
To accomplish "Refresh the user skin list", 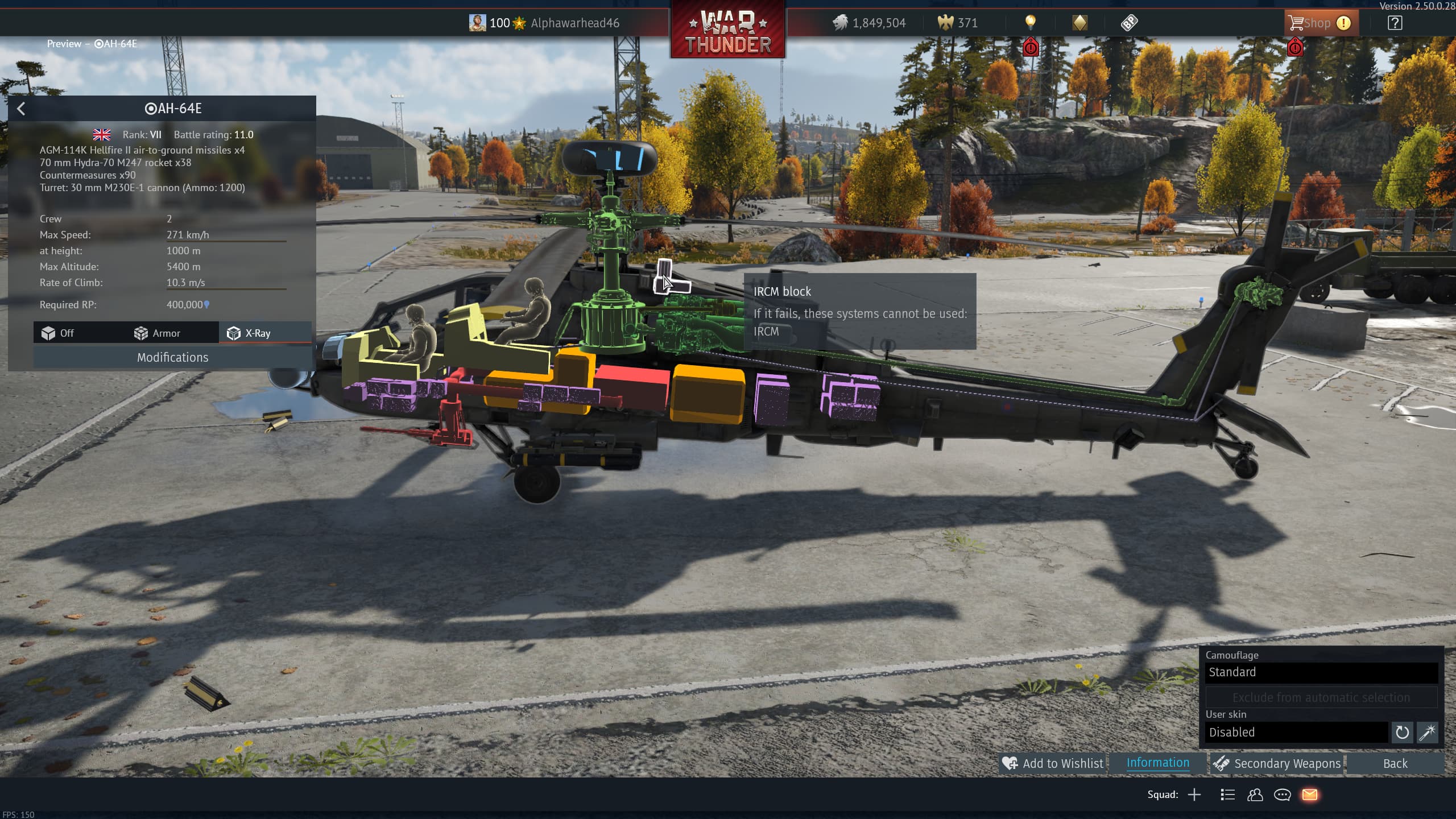I will coord(1402,733).
